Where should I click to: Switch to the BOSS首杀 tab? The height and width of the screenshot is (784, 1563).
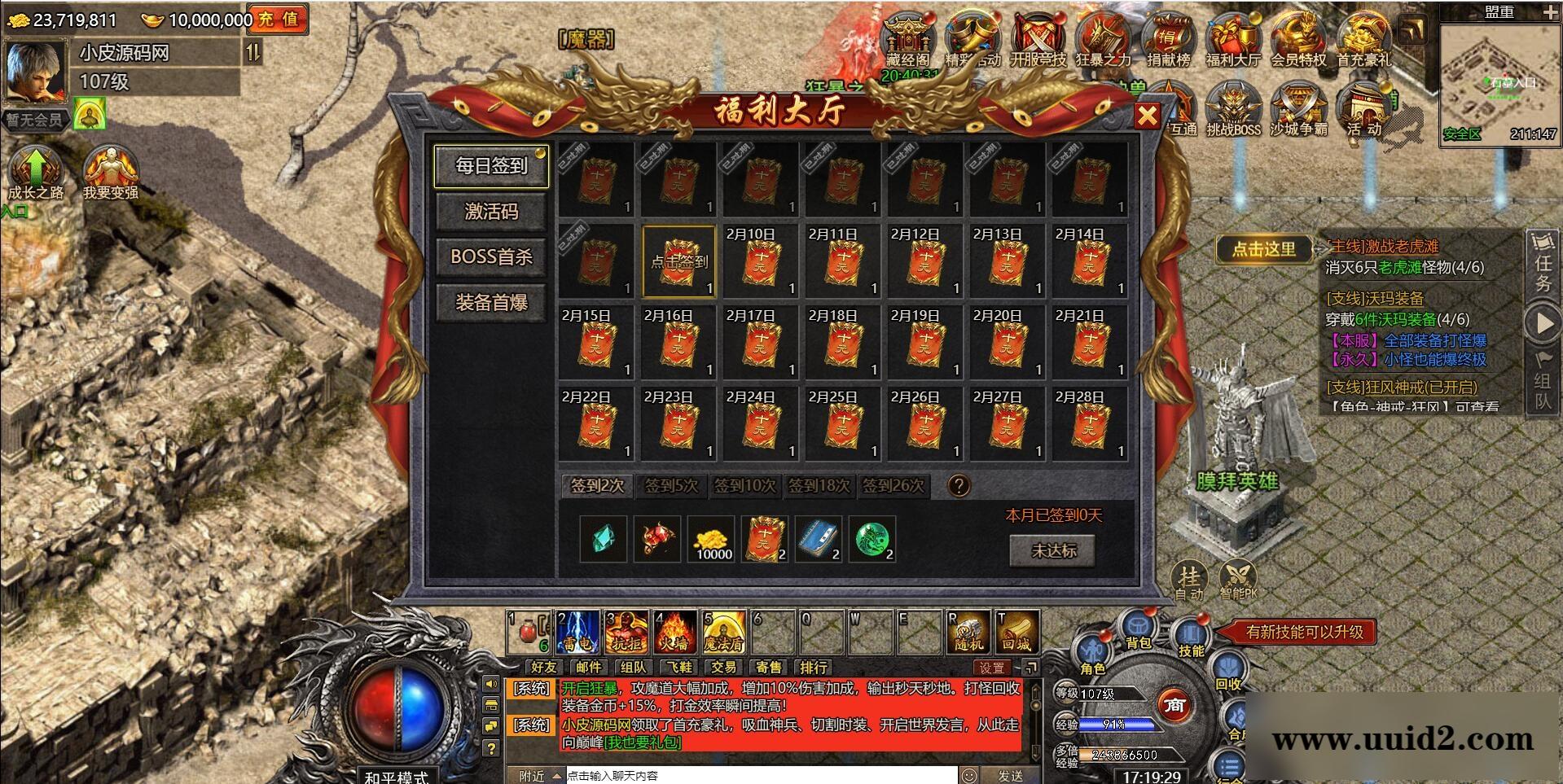[x=491, y=257]
